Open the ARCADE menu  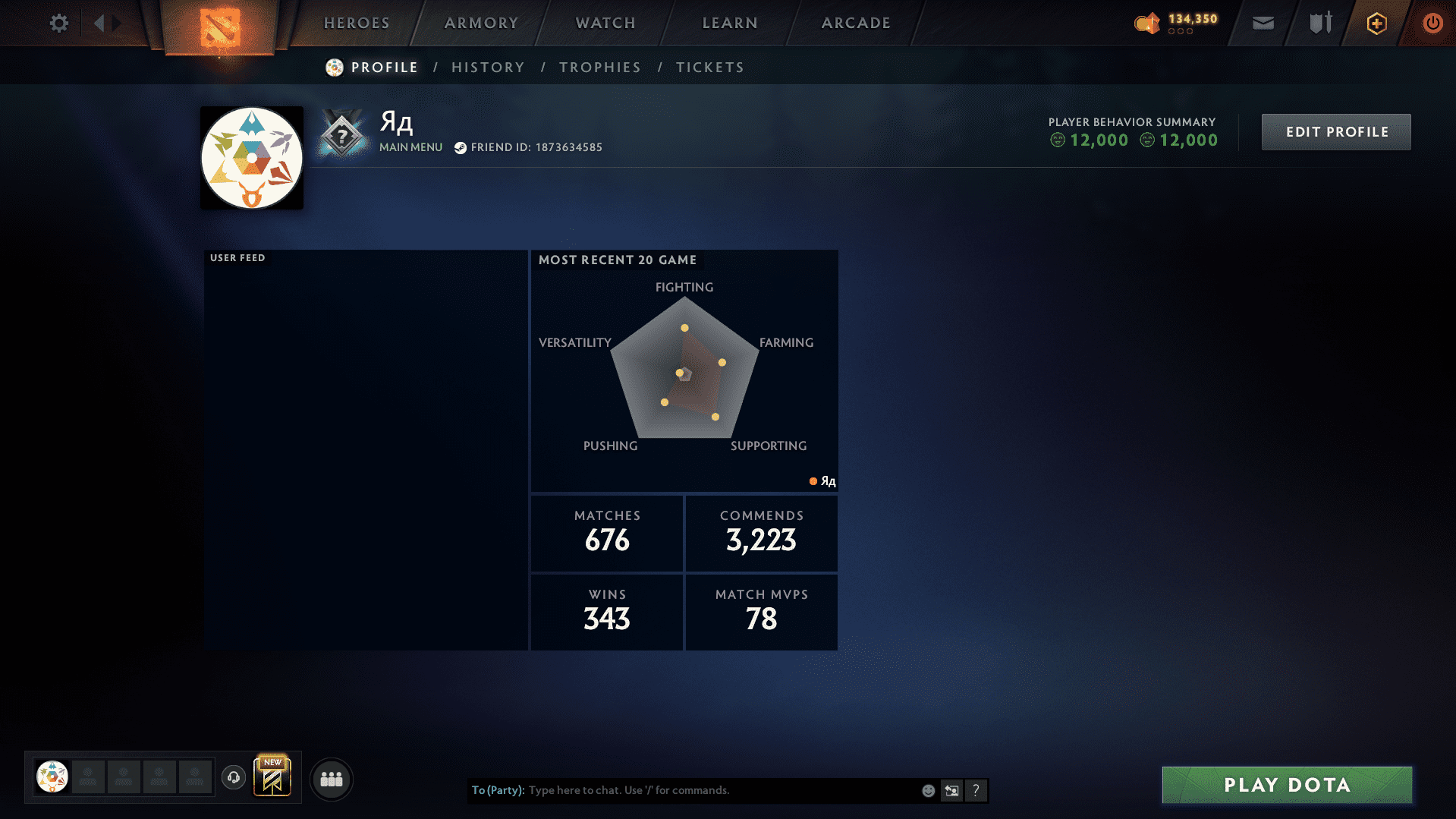(x=855, y=23)
